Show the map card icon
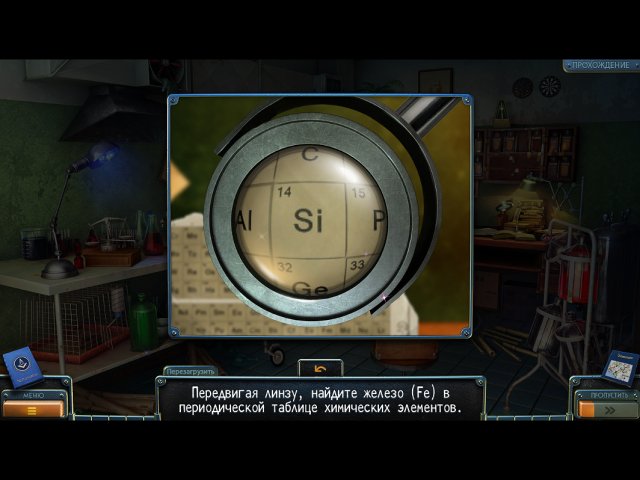The width and height of the screenshot is (640, 480). [620, 368]
